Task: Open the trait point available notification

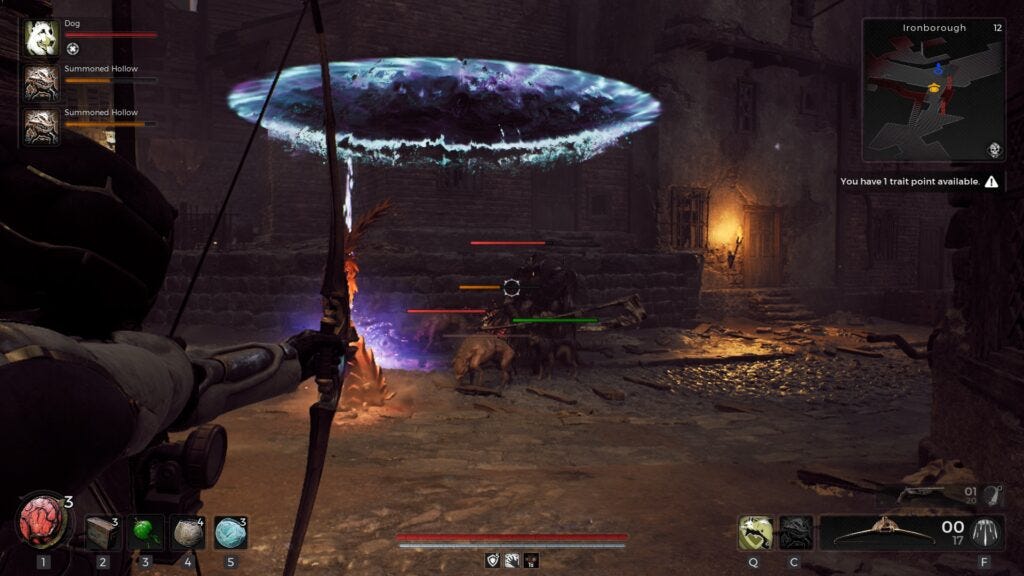Action: pos(919,182)
